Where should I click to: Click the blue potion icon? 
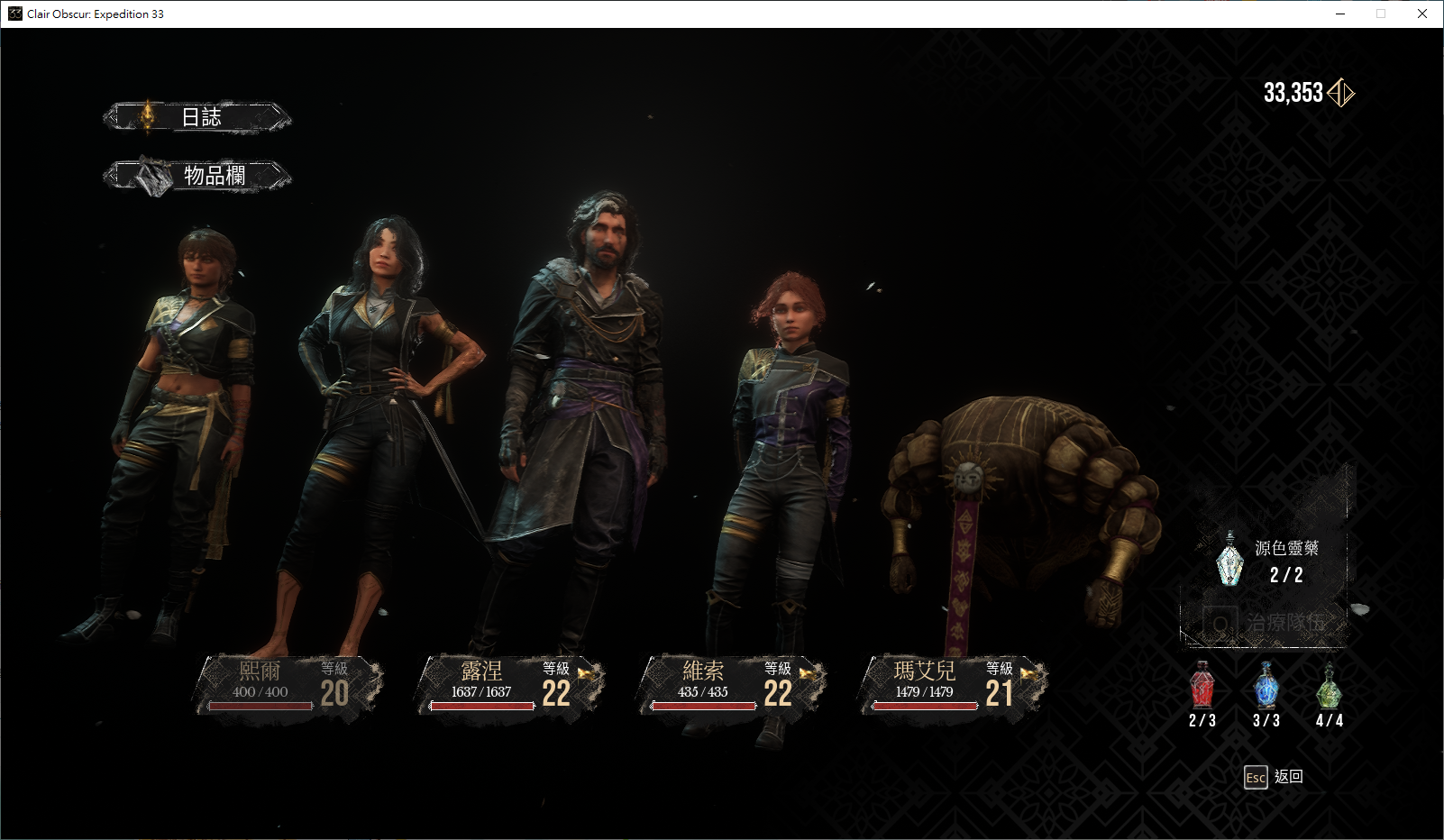(x=1266, y=687)
